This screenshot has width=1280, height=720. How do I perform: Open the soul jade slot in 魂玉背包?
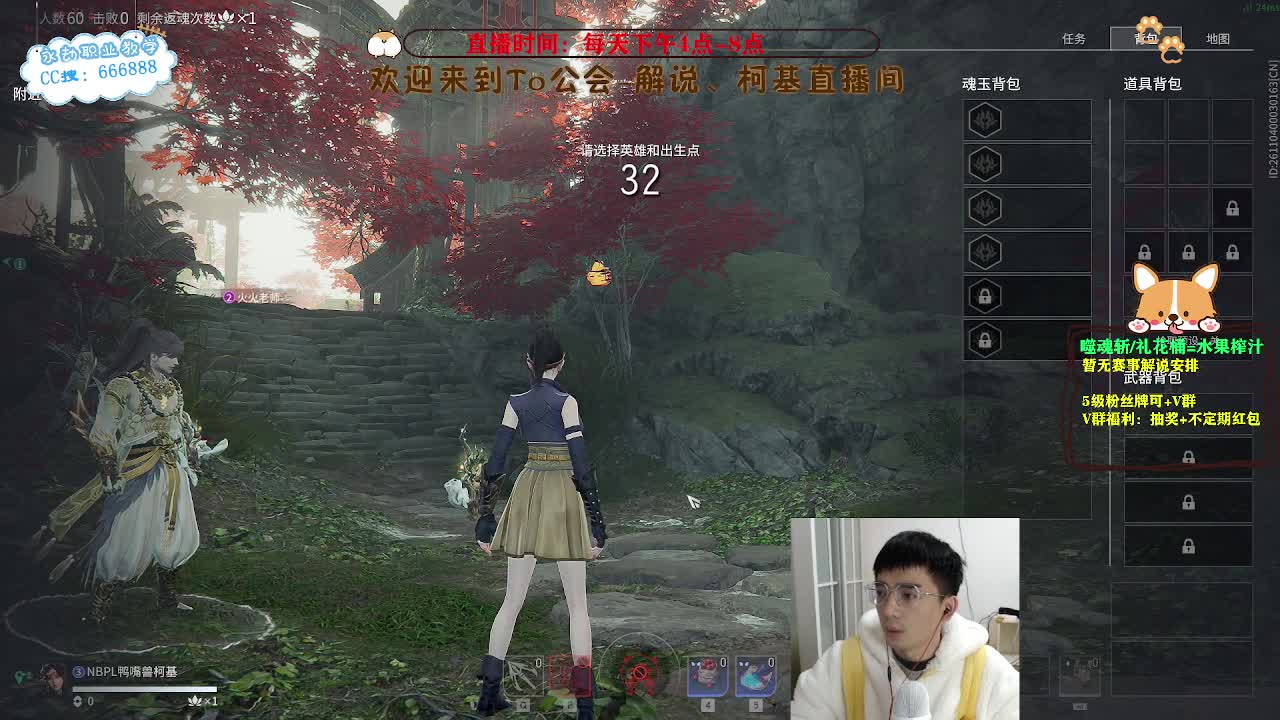[x=985, y=120]
